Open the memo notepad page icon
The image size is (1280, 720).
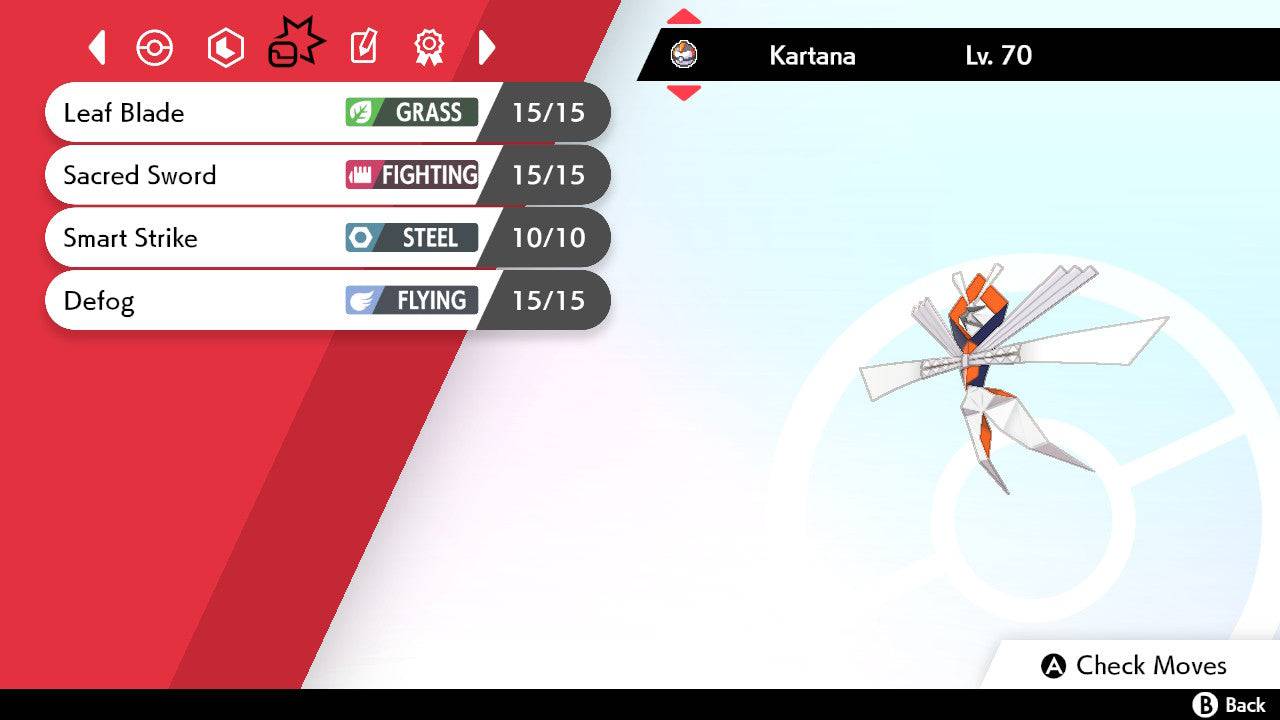[363, 46]
